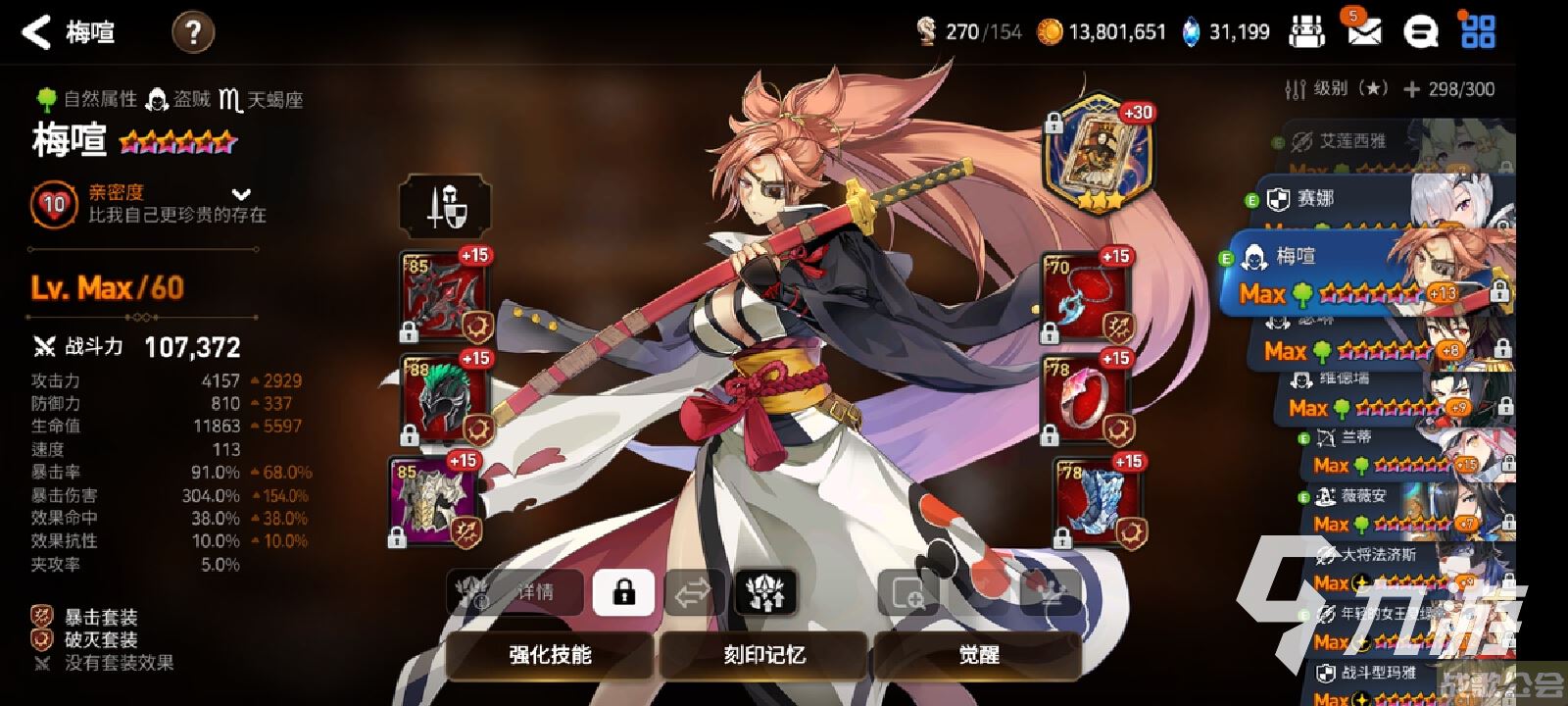Image resolution: width=1568 pixels, height=706 pixels.
Task: Expand the 亲密度 dropdown arrow
Action: pos(241,194)
